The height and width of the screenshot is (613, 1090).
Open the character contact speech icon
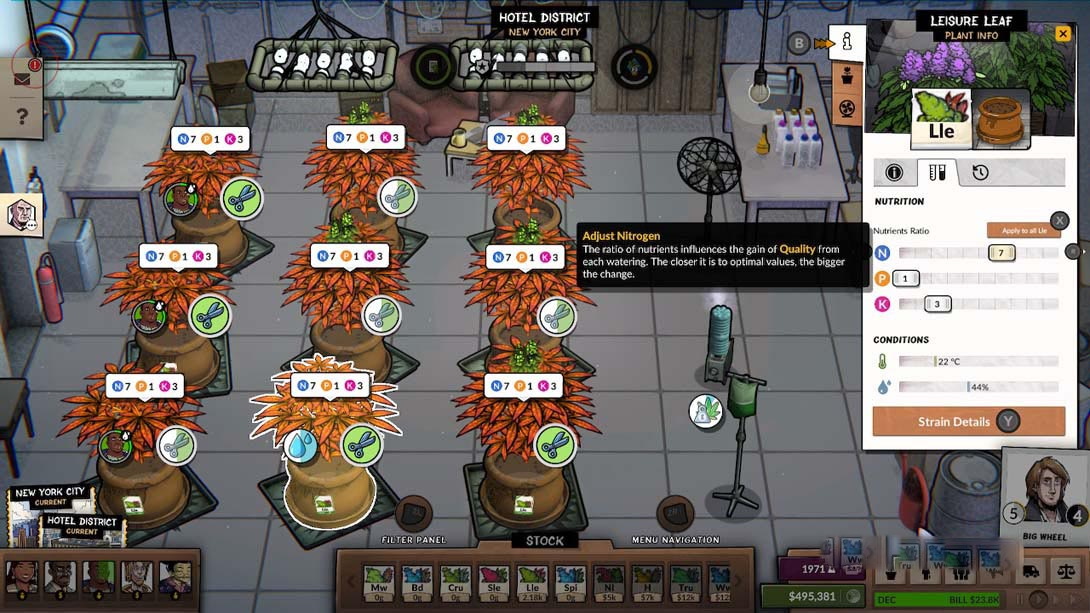pos(22,214)
